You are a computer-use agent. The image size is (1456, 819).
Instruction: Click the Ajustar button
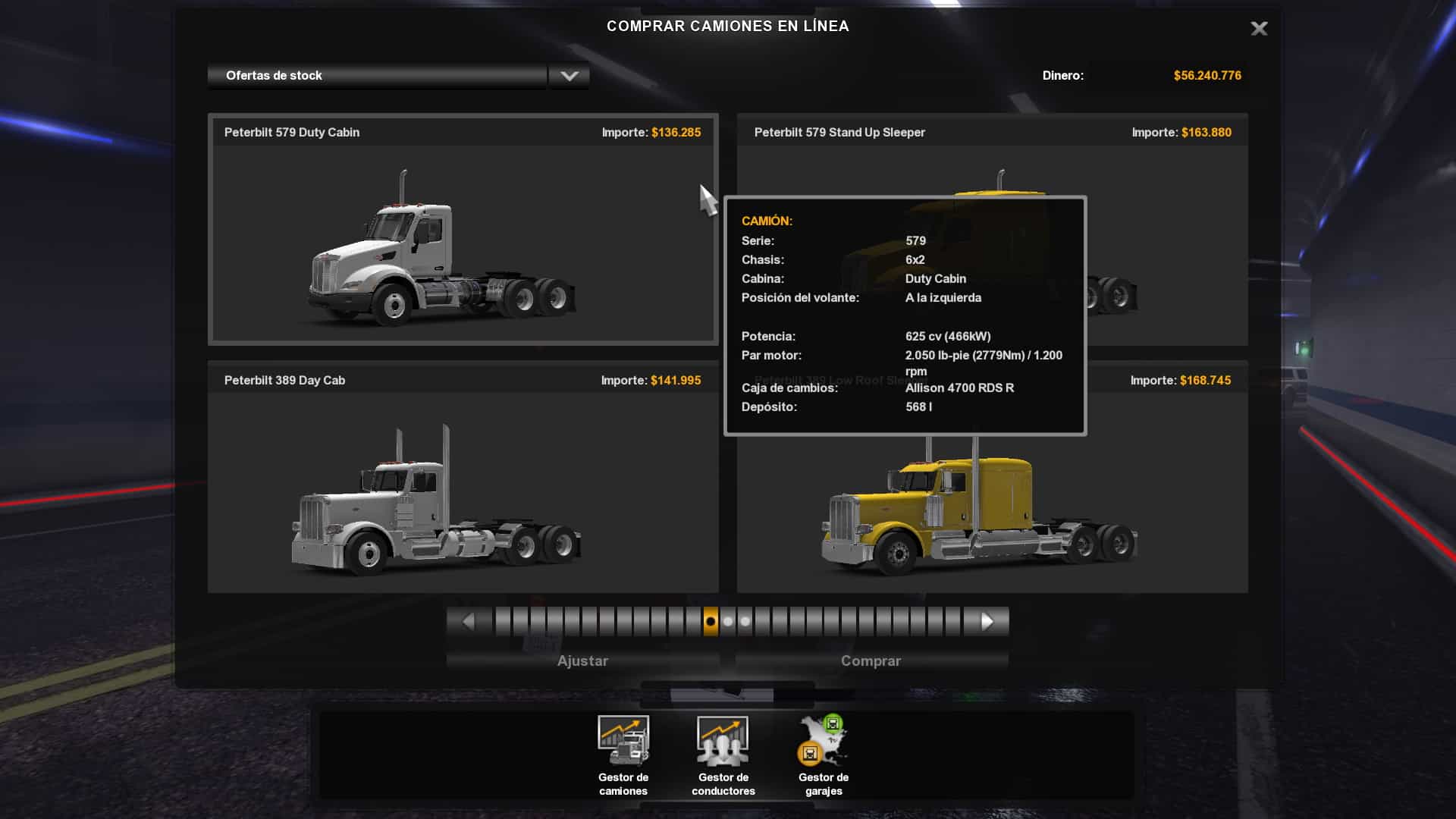click(x=582, y=661)
